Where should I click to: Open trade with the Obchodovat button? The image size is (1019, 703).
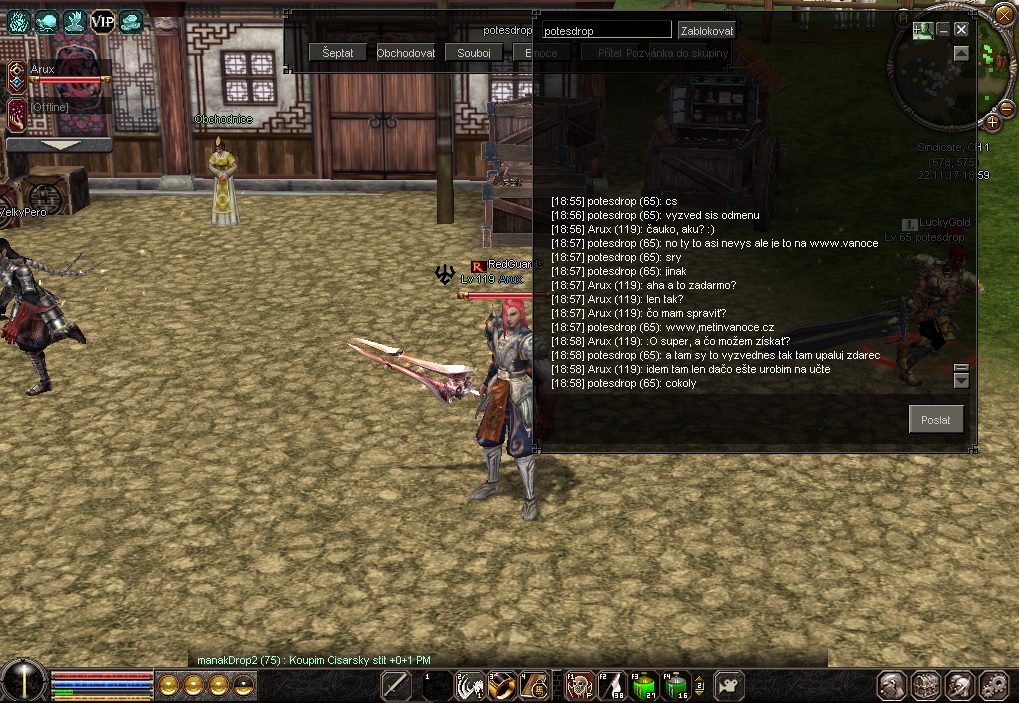tap(406, 53)
